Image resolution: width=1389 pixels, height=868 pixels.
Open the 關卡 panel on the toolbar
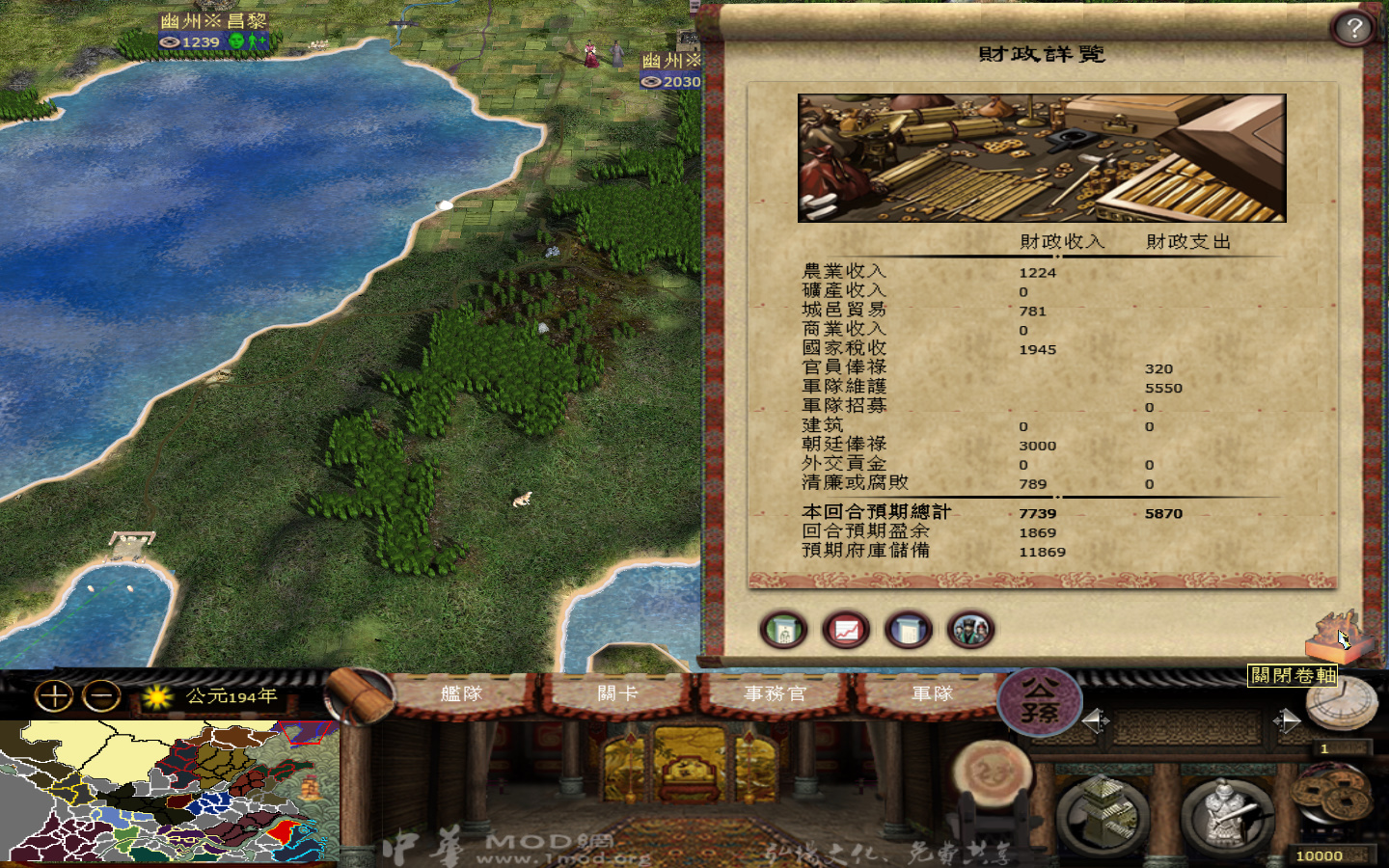point(617,692)
